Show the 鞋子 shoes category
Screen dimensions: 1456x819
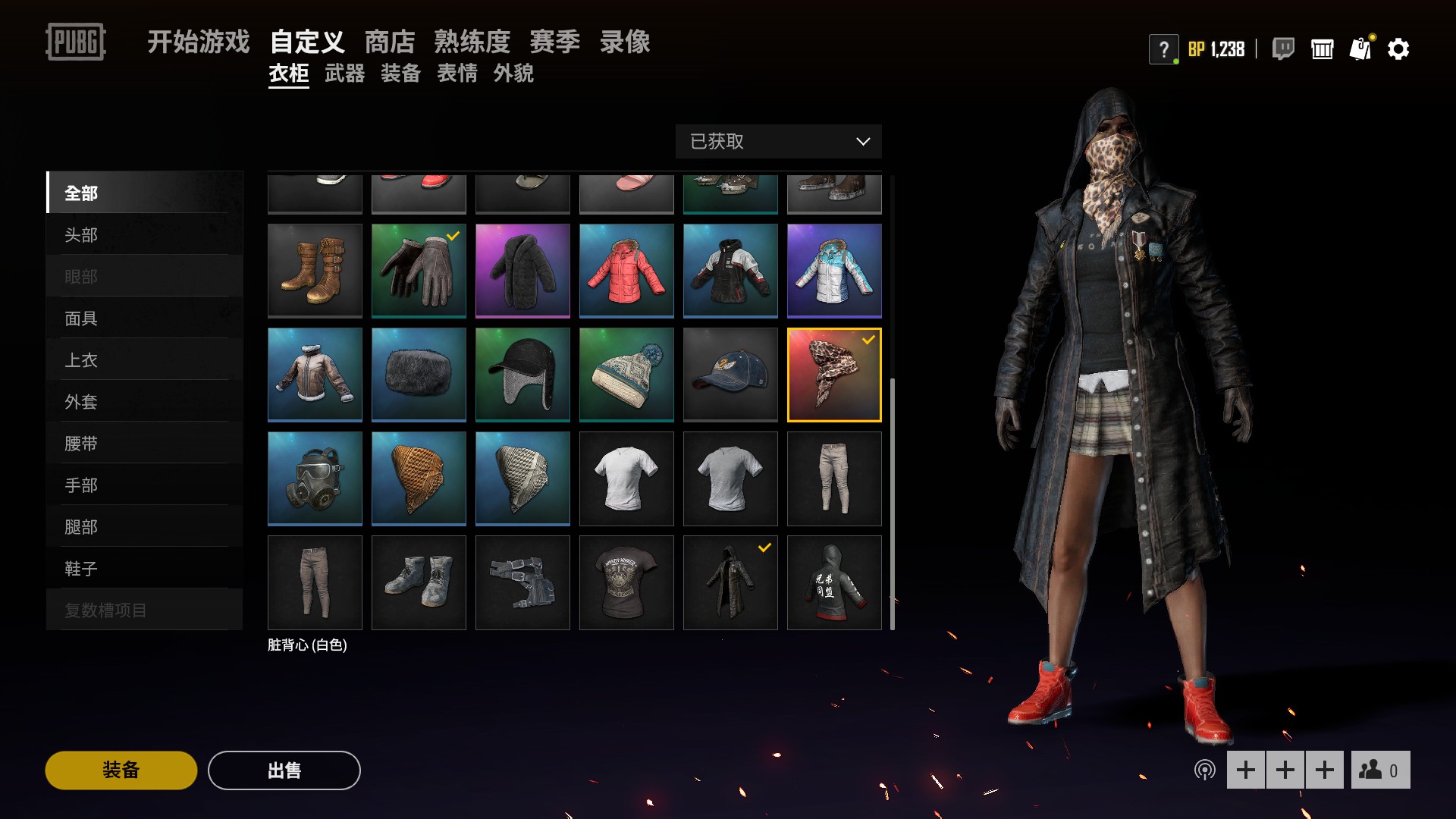tap(144, 569)
